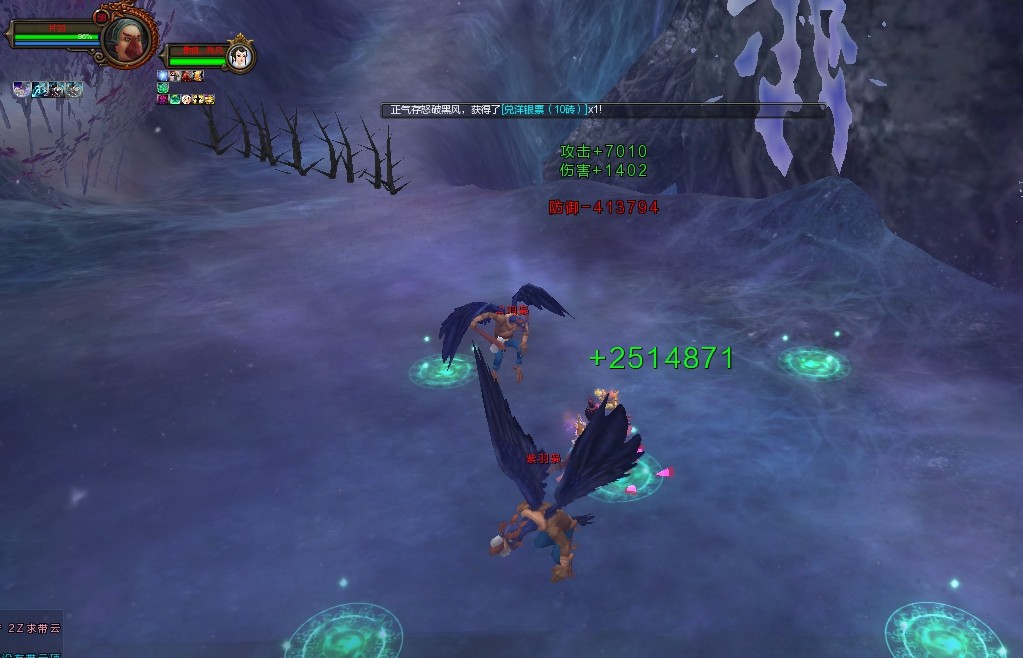Select the red figure status icon under target
Screen dimensions: 1023x658
tap(186, 75)
